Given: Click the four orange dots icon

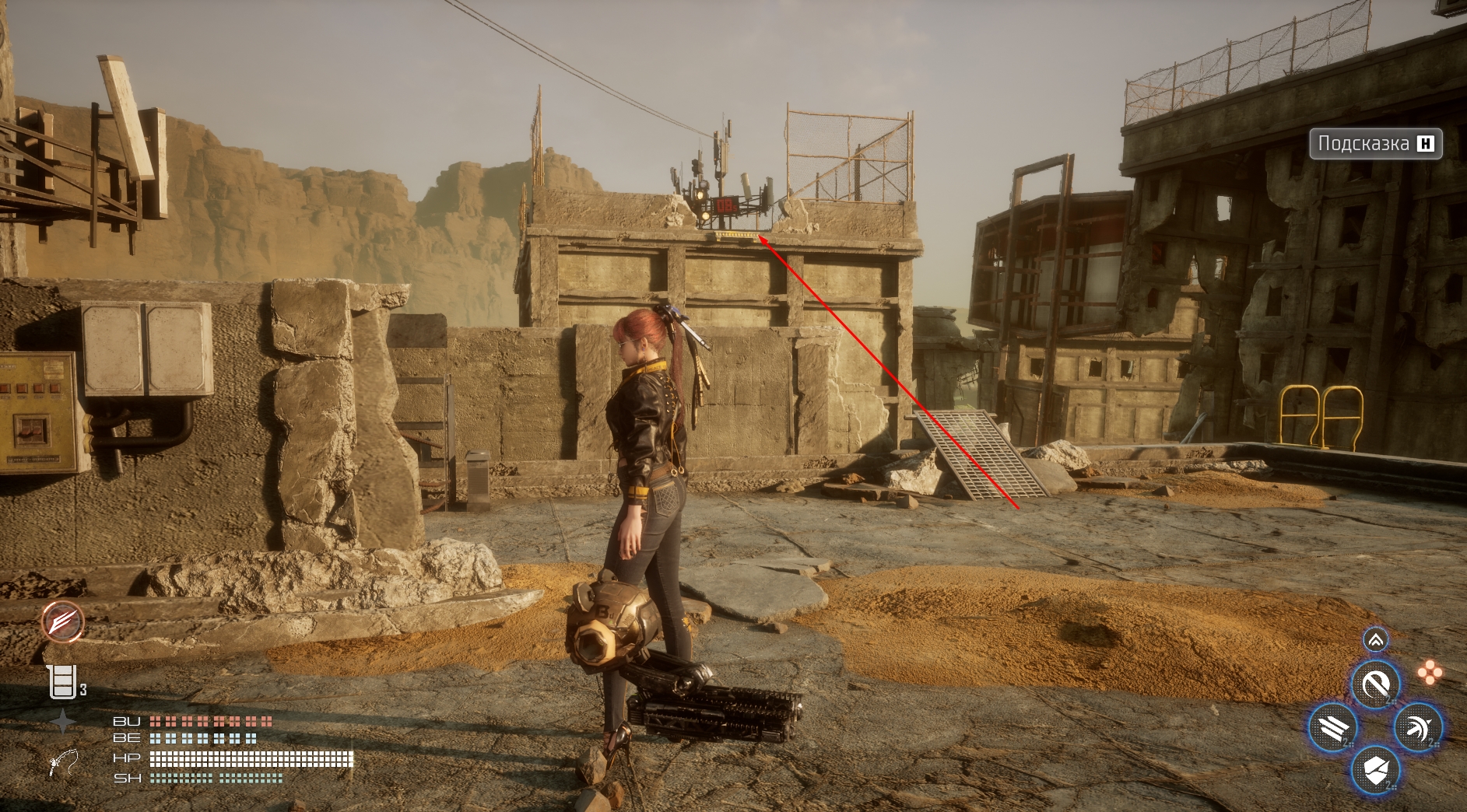Looking at the screenshot, I should (1429, 673).
